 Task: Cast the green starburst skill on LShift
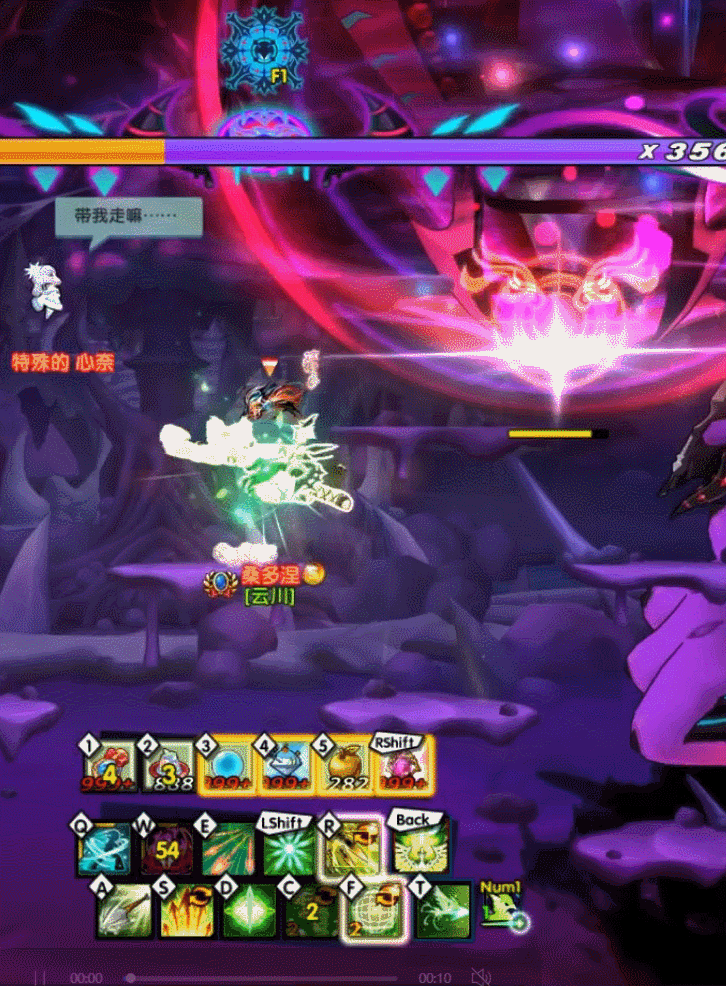click(x=289, y=850)
